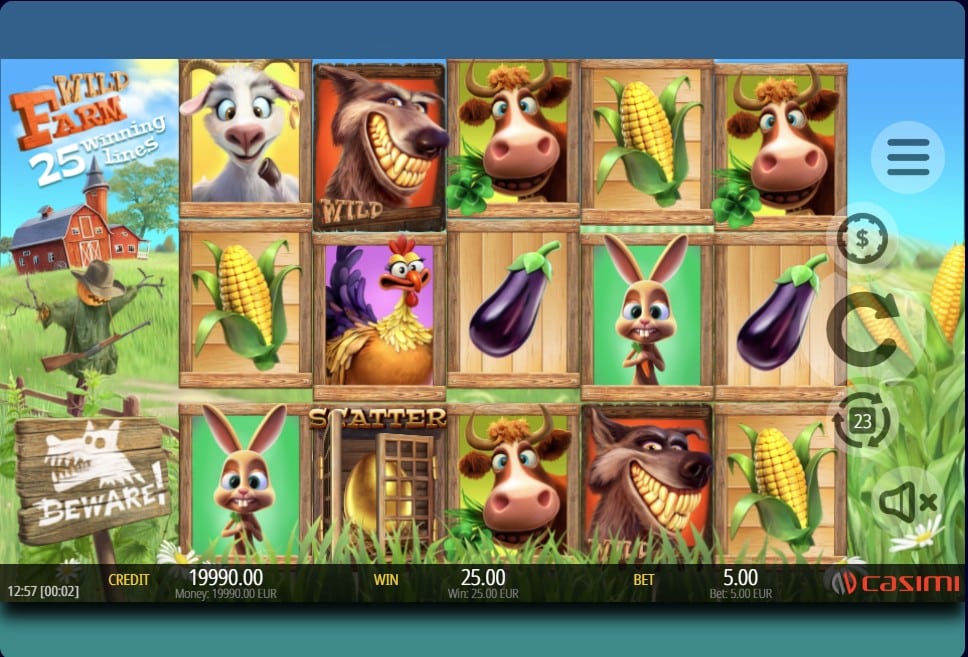Open the hamburger menu
This screenshot has width=968, height=657.
[x=907, y=157]
